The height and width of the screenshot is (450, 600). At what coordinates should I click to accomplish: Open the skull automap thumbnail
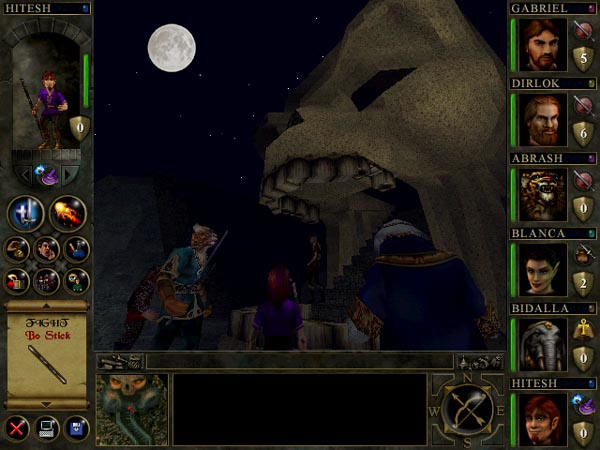[x=131, y=410]
